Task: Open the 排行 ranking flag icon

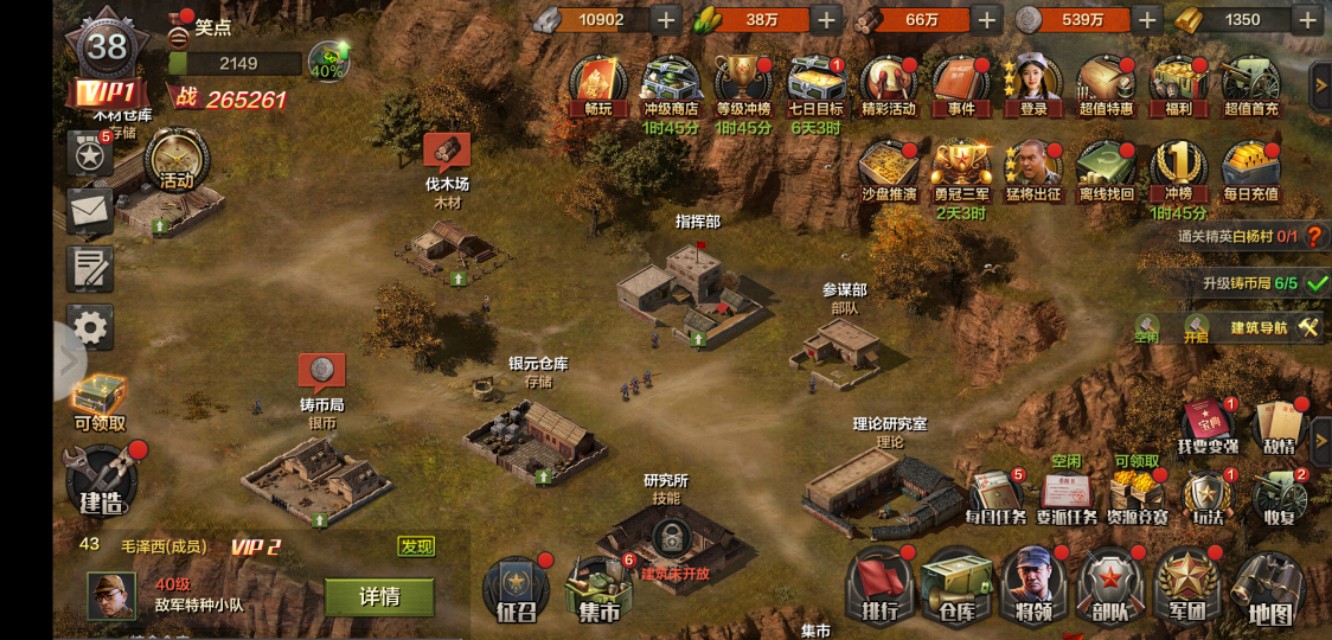Action: click(879, 587)
